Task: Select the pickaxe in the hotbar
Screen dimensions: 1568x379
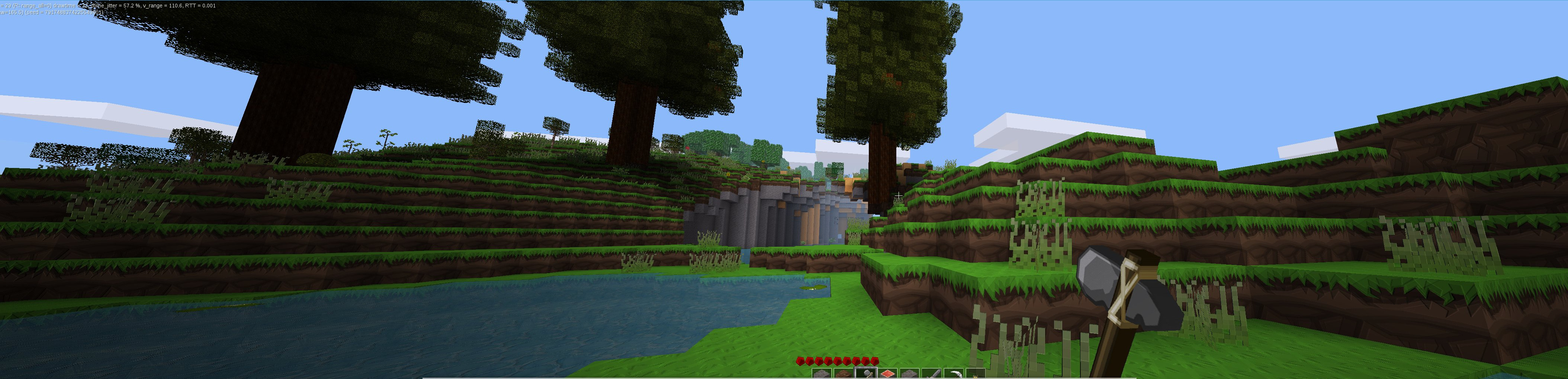Action: click(953, 373)
